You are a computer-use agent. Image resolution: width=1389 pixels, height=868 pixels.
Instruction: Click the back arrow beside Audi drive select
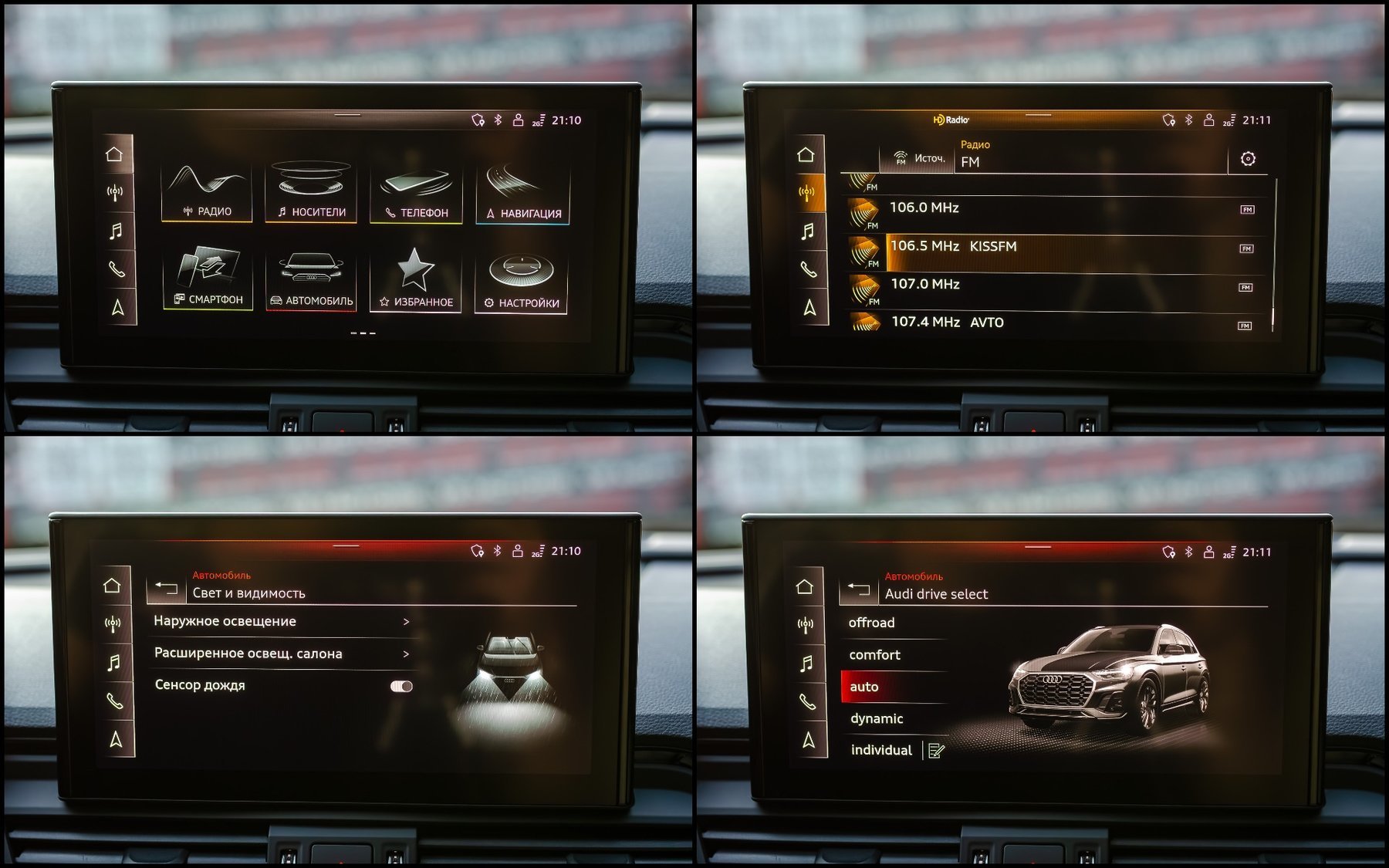tap(858, 590)
